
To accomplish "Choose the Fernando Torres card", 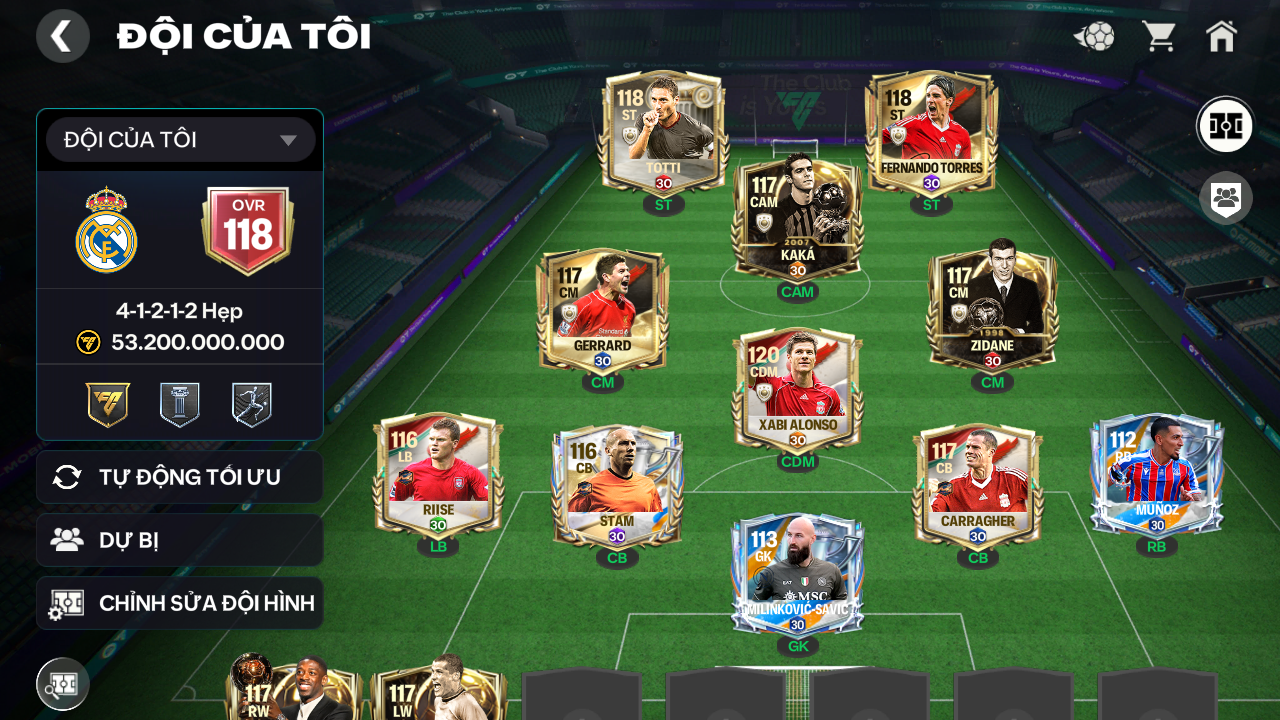I will (931, 132).
